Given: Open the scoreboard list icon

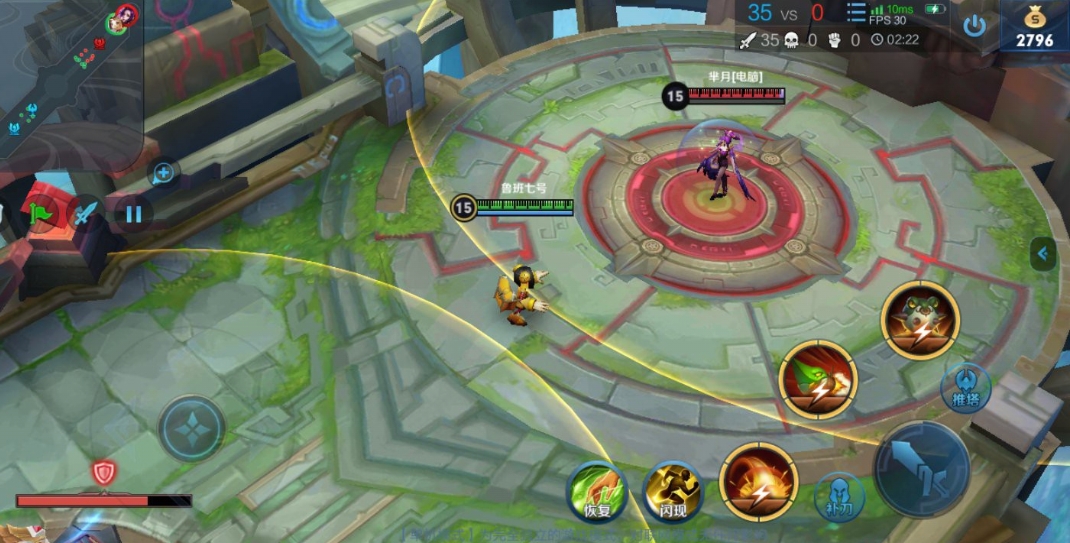Looking at the screenshot, I should [856, 13].
